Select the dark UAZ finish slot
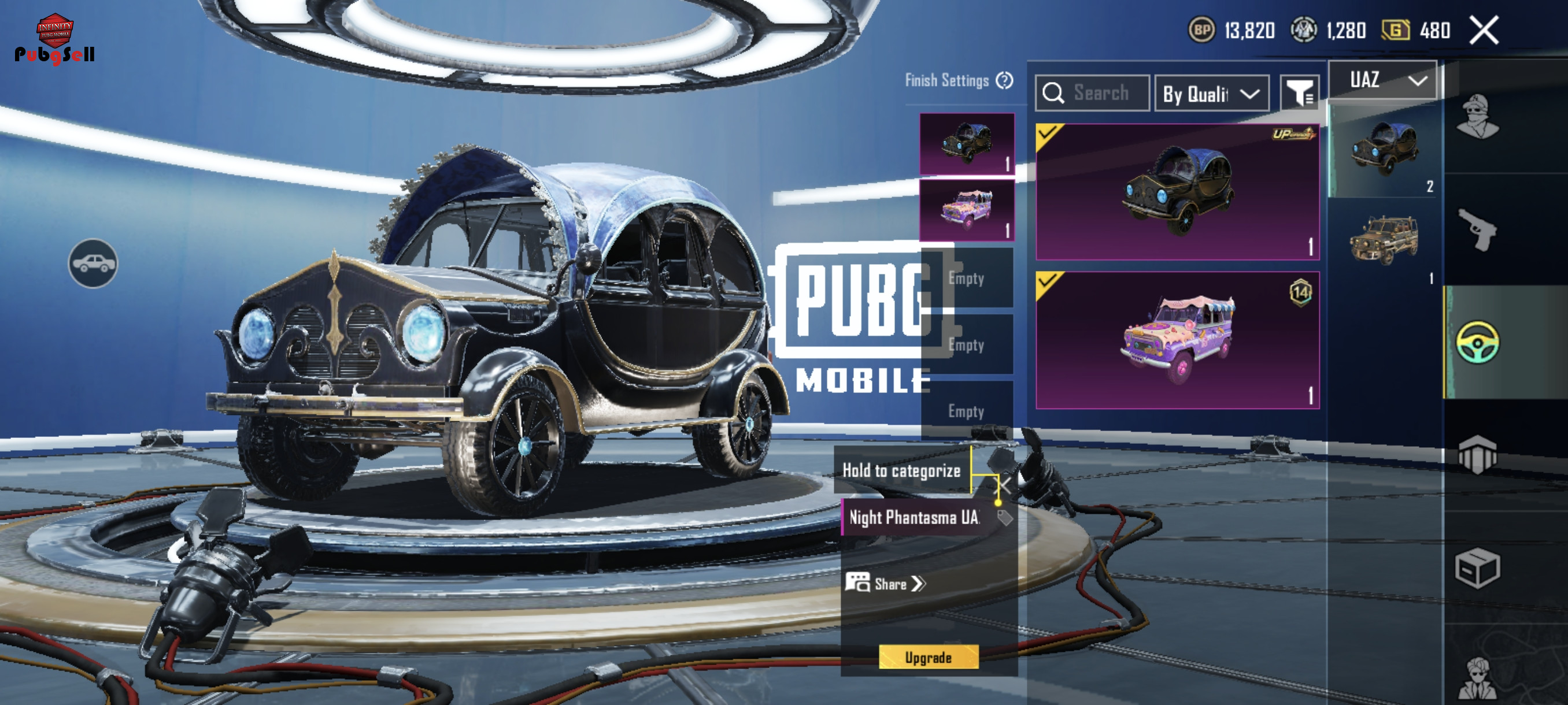 pos(967,144)
